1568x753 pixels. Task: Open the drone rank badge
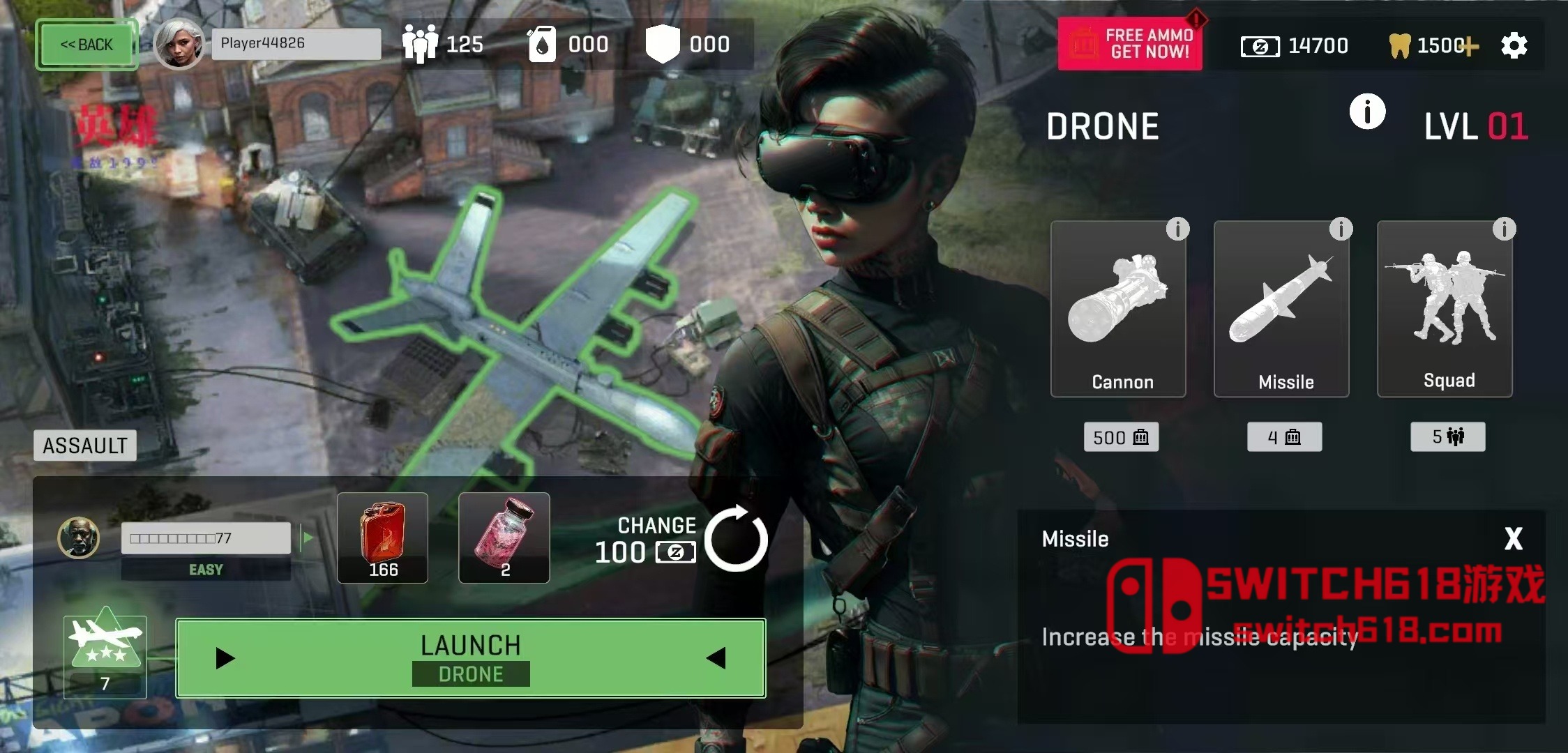(x=105, y=657)
